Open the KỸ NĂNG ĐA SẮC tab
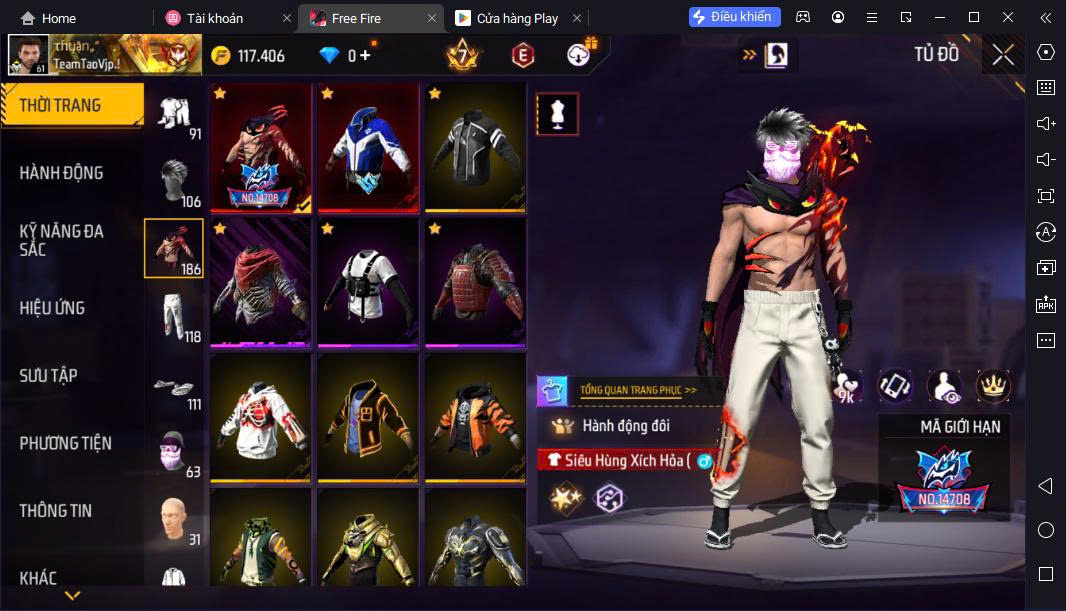Screen dimensions: 1066x611 click(x=62, y=240)
